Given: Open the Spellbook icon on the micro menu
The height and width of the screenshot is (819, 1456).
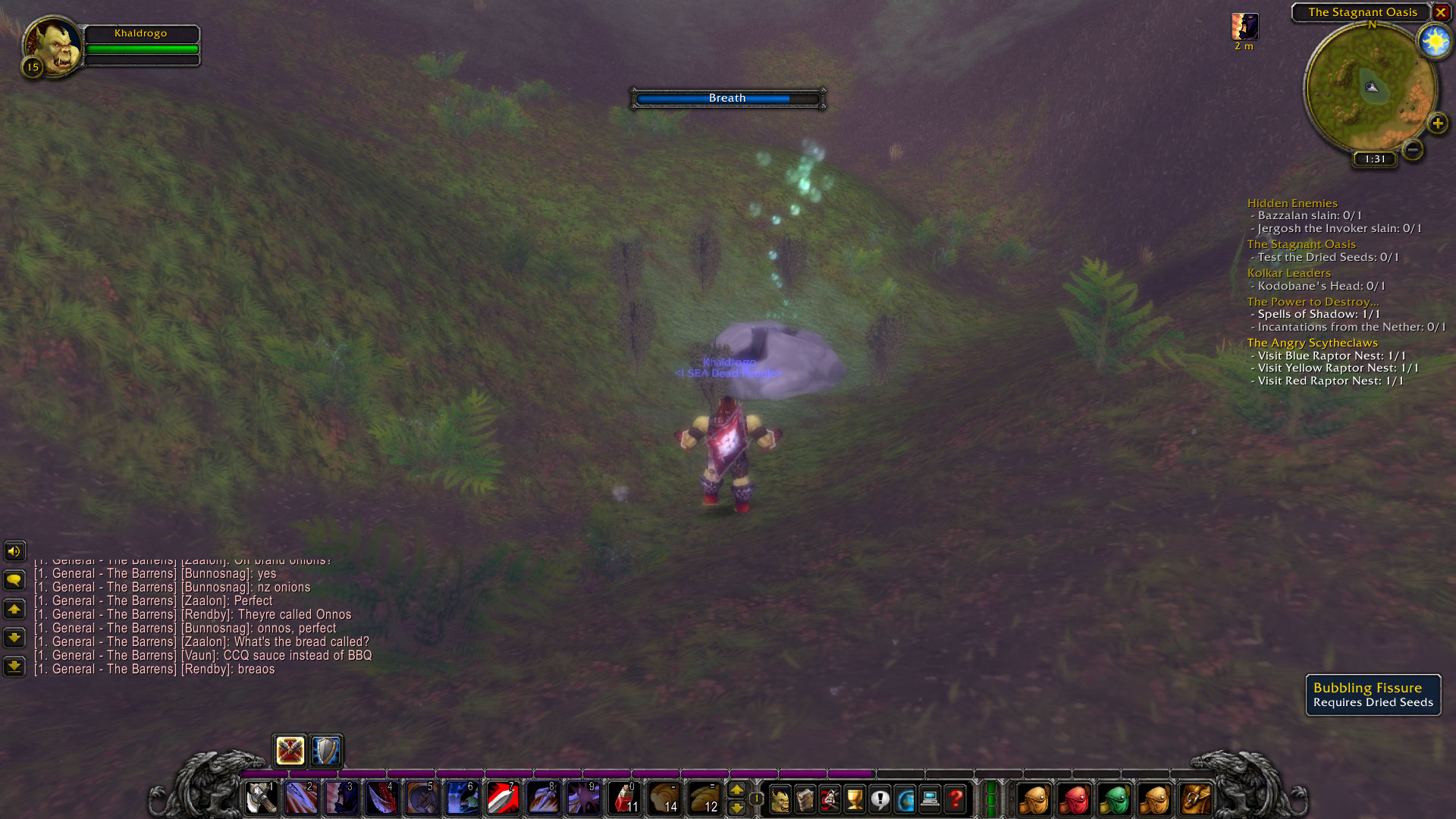Looking at the screenshot, I should (x=805, y=799).
